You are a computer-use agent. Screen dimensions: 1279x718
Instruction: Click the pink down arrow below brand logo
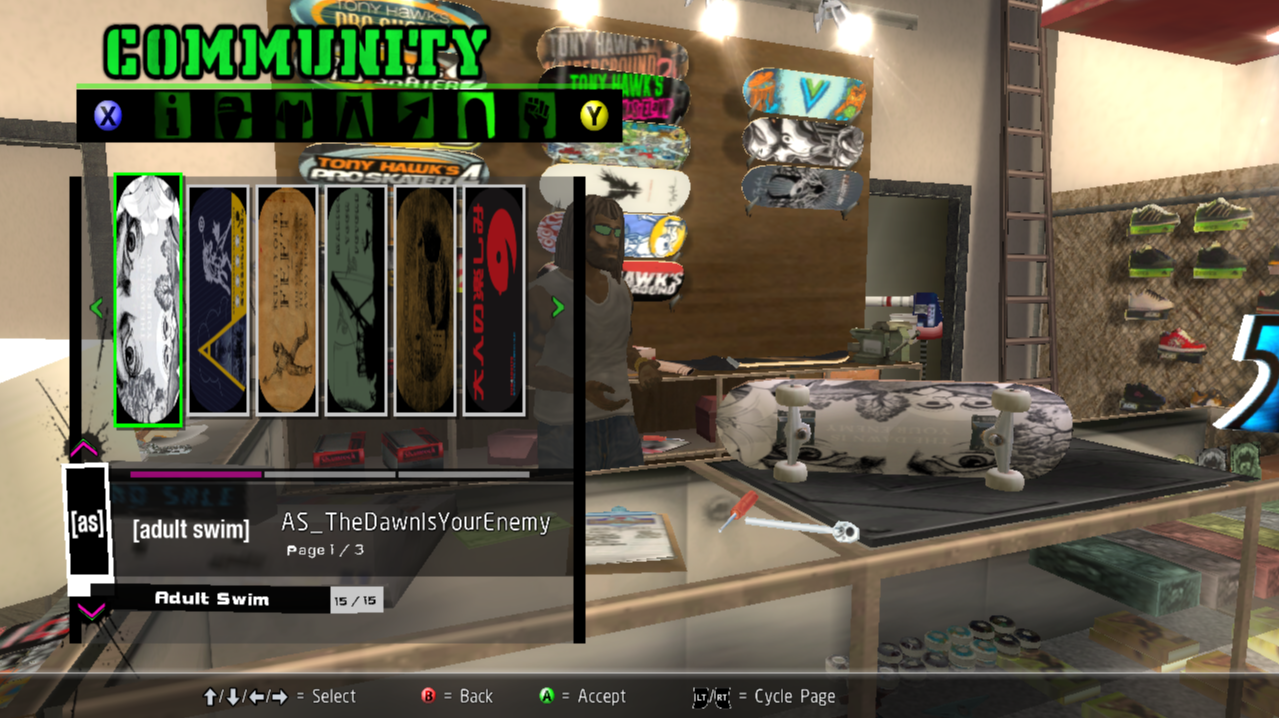(90, 610)
